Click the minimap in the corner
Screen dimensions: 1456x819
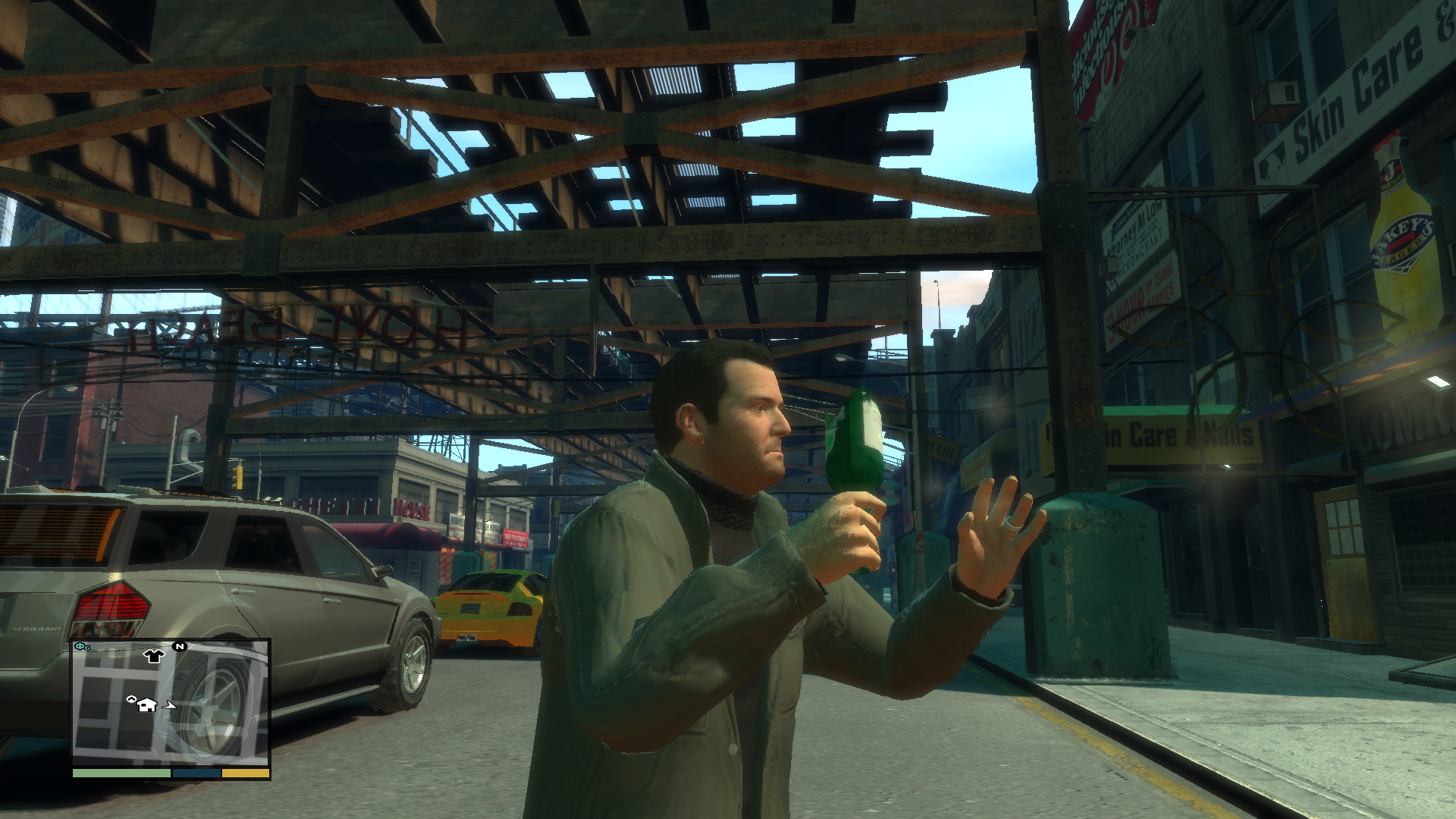(x=171, y=702)
